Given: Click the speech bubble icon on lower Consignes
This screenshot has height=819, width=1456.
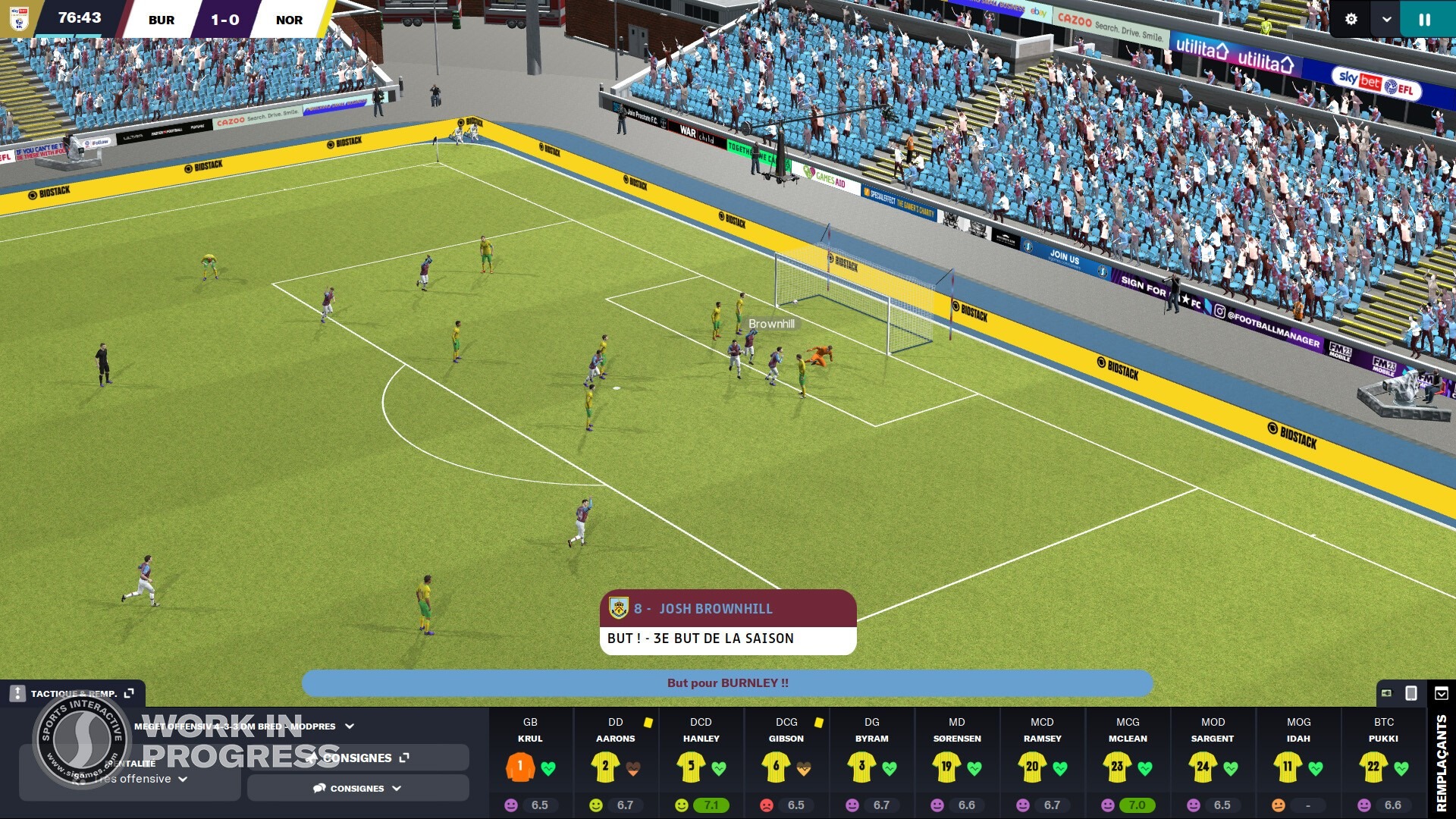Looking at the screenshot, I should pos(318,788).
